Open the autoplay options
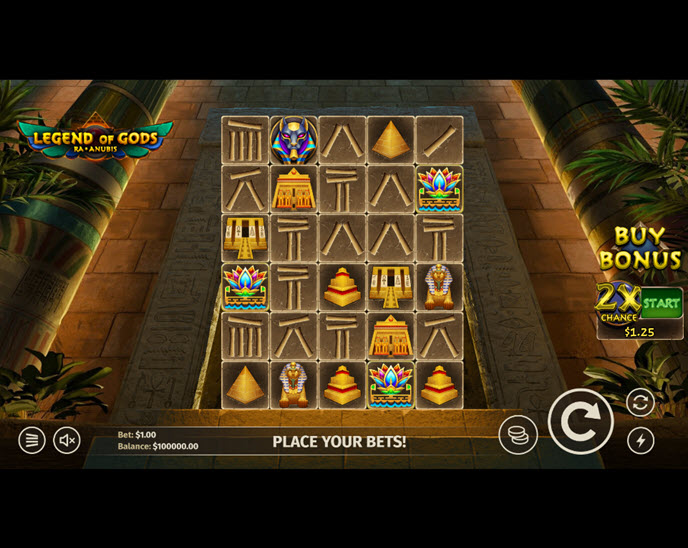 pos(640,402)
